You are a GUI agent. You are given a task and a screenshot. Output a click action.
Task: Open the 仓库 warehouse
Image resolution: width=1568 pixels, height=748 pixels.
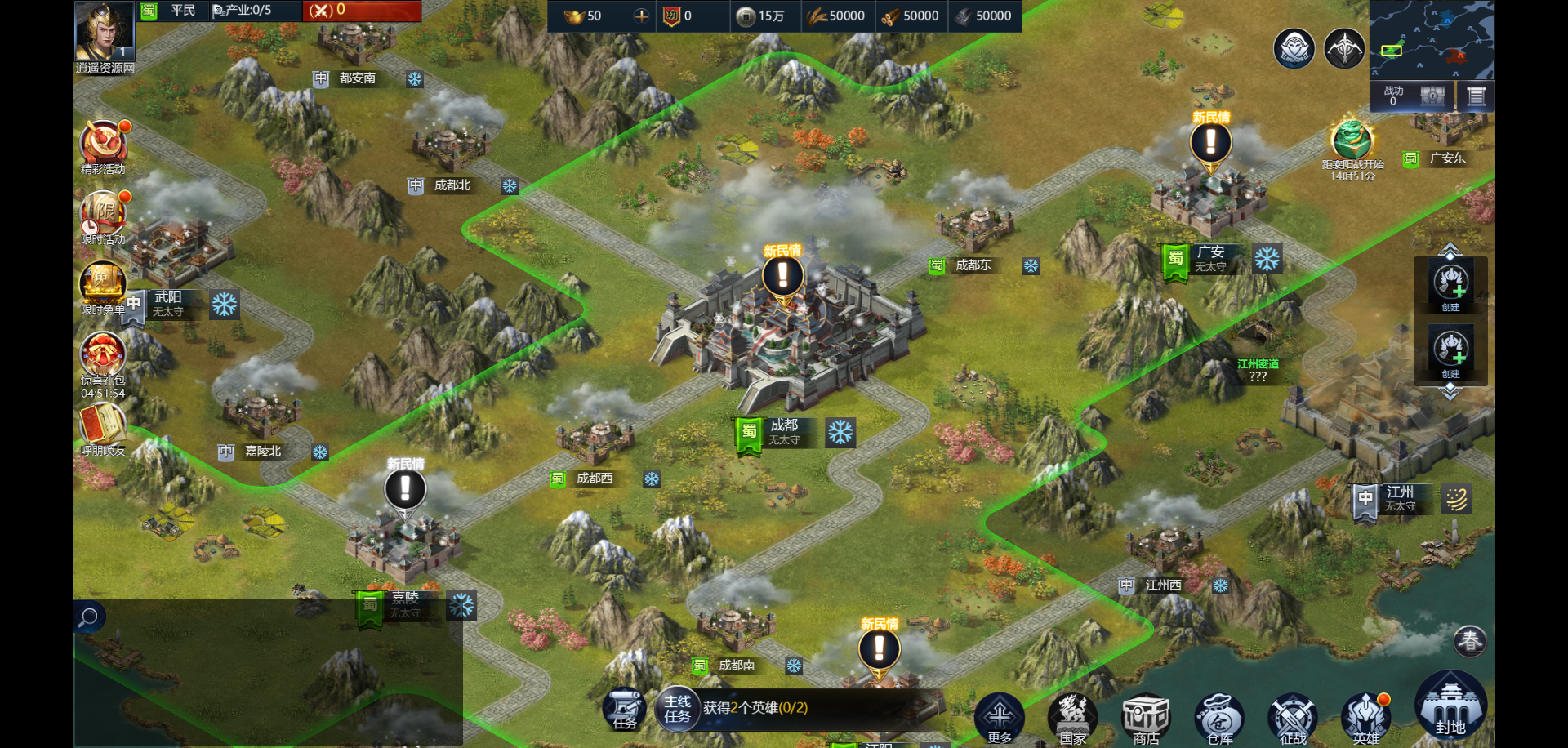pos(1219,719)
